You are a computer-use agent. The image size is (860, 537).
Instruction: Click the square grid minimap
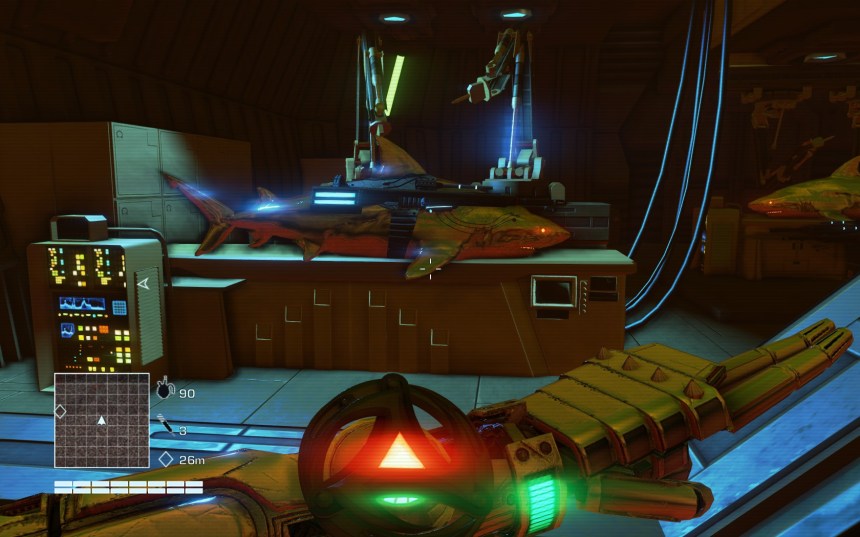[x=101, y=420]
